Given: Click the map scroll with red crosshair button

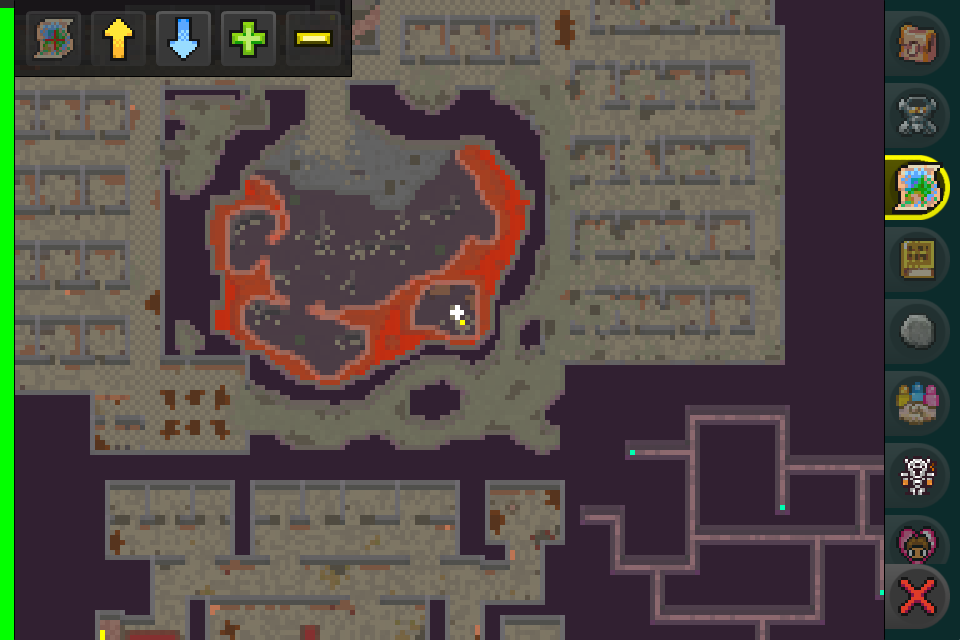Looking at the screenshot, I should pyautogui.click(x=52, y=39).
